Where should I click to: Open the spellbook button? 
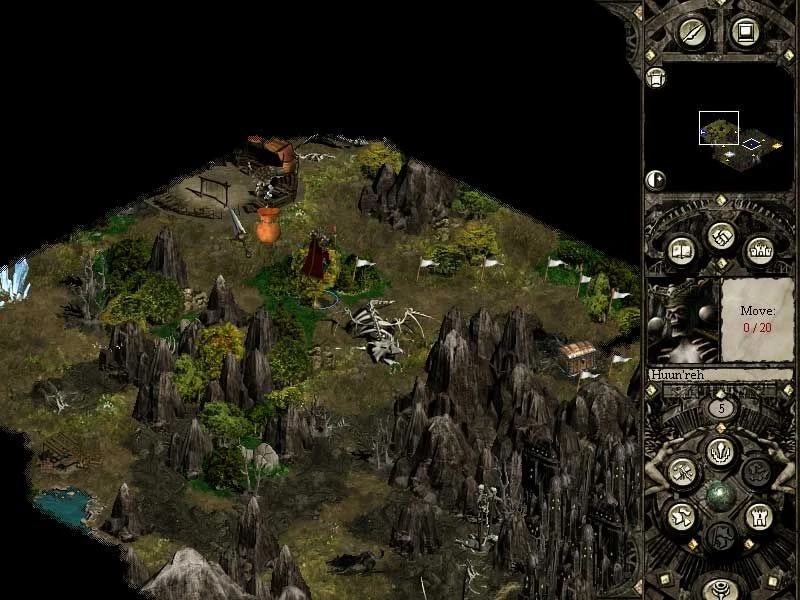(x=682, y=250)
